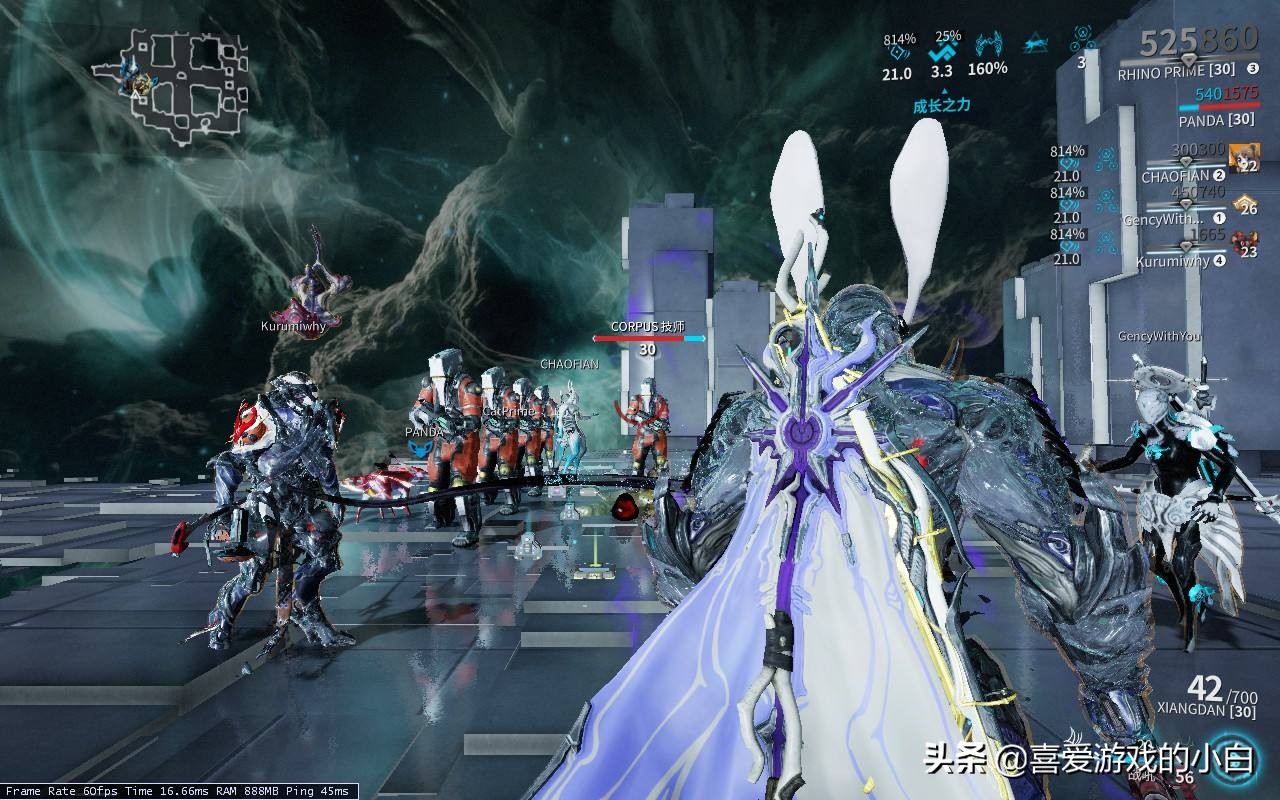
Task: Select the buff icon showing count 3
Action: (1081, 43)
